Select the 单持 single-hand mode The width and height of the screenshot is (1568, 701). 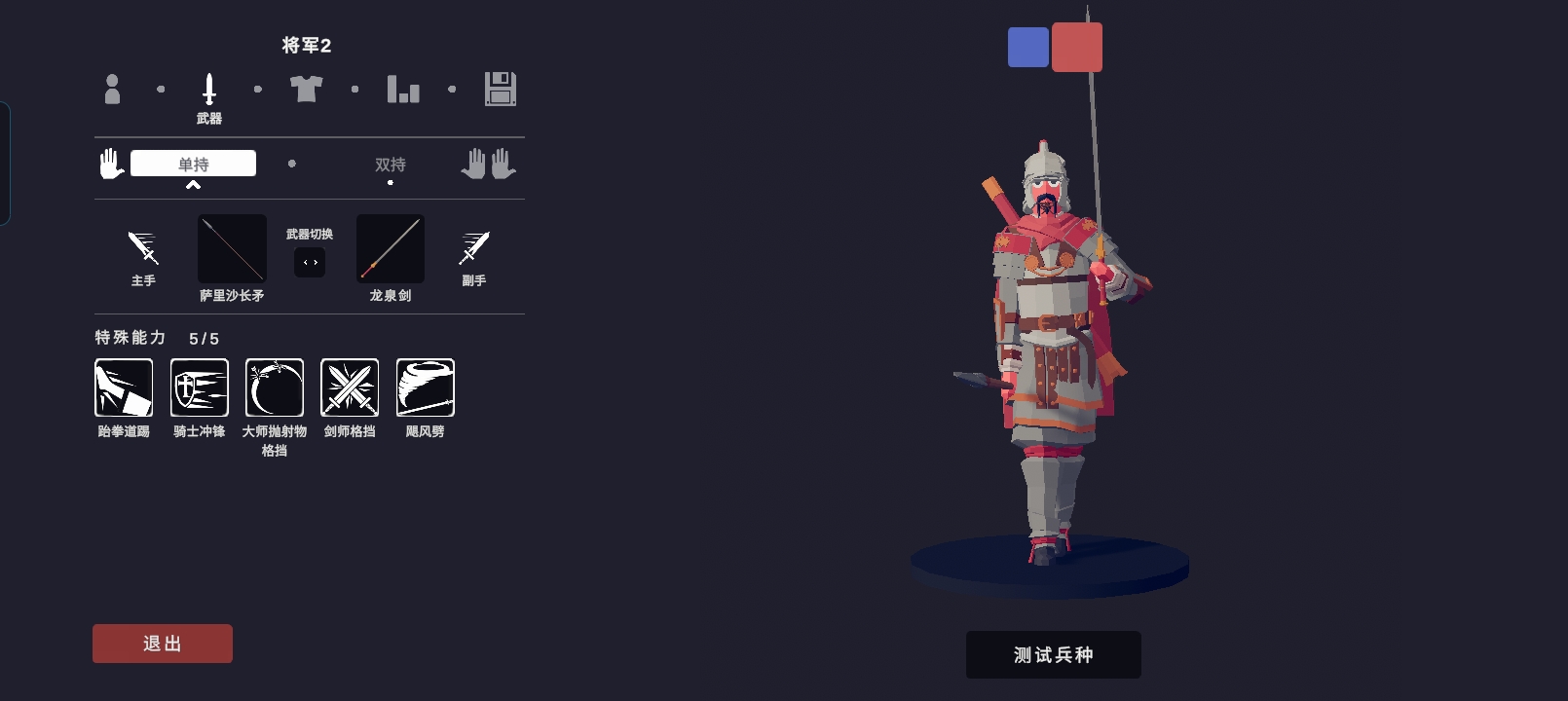tap(193, 164)
